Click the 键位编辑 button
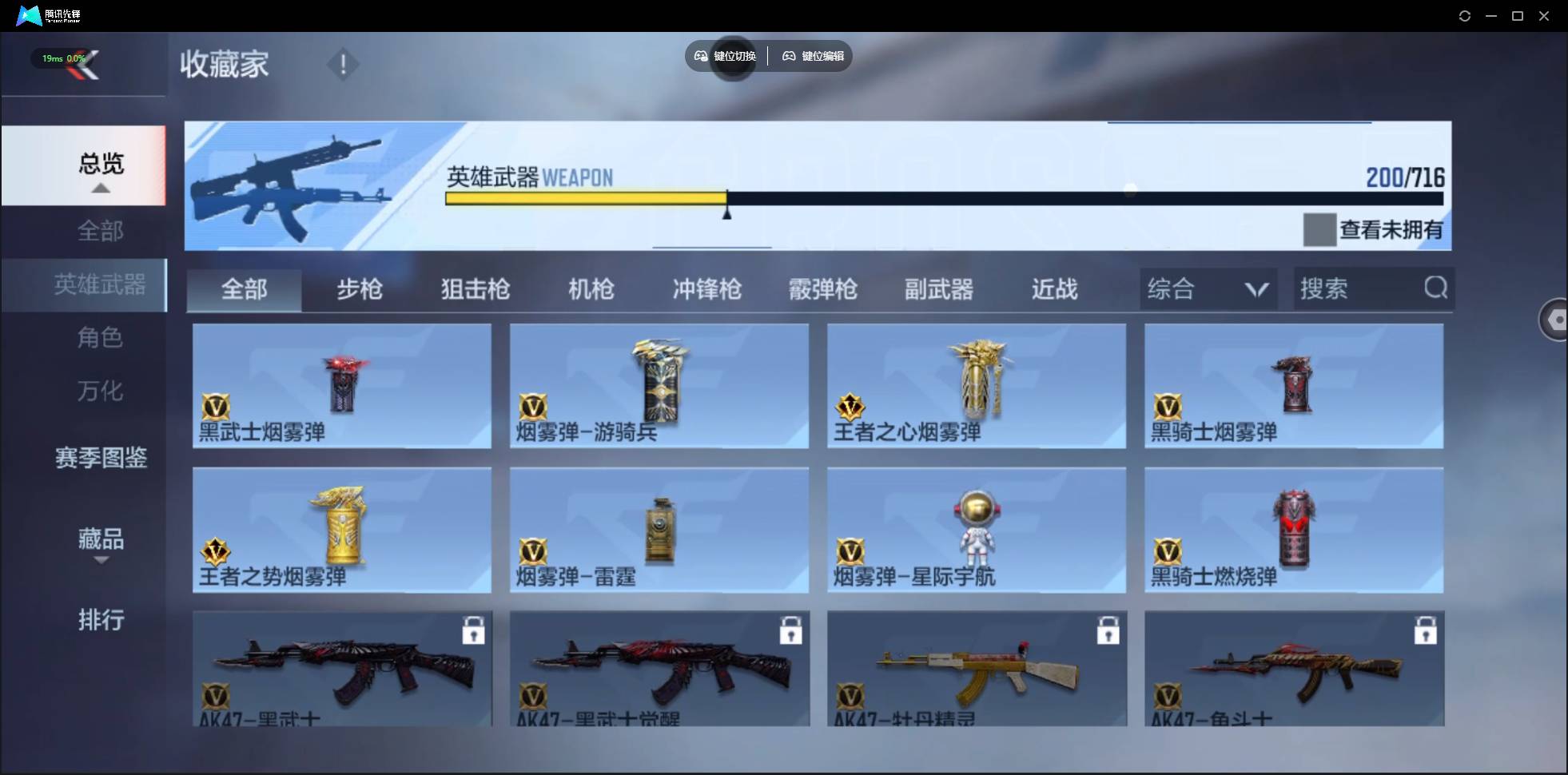Image resolution: width=1568 pixels, height=775 pixels. pyautogui.click(x=813, y=56)
